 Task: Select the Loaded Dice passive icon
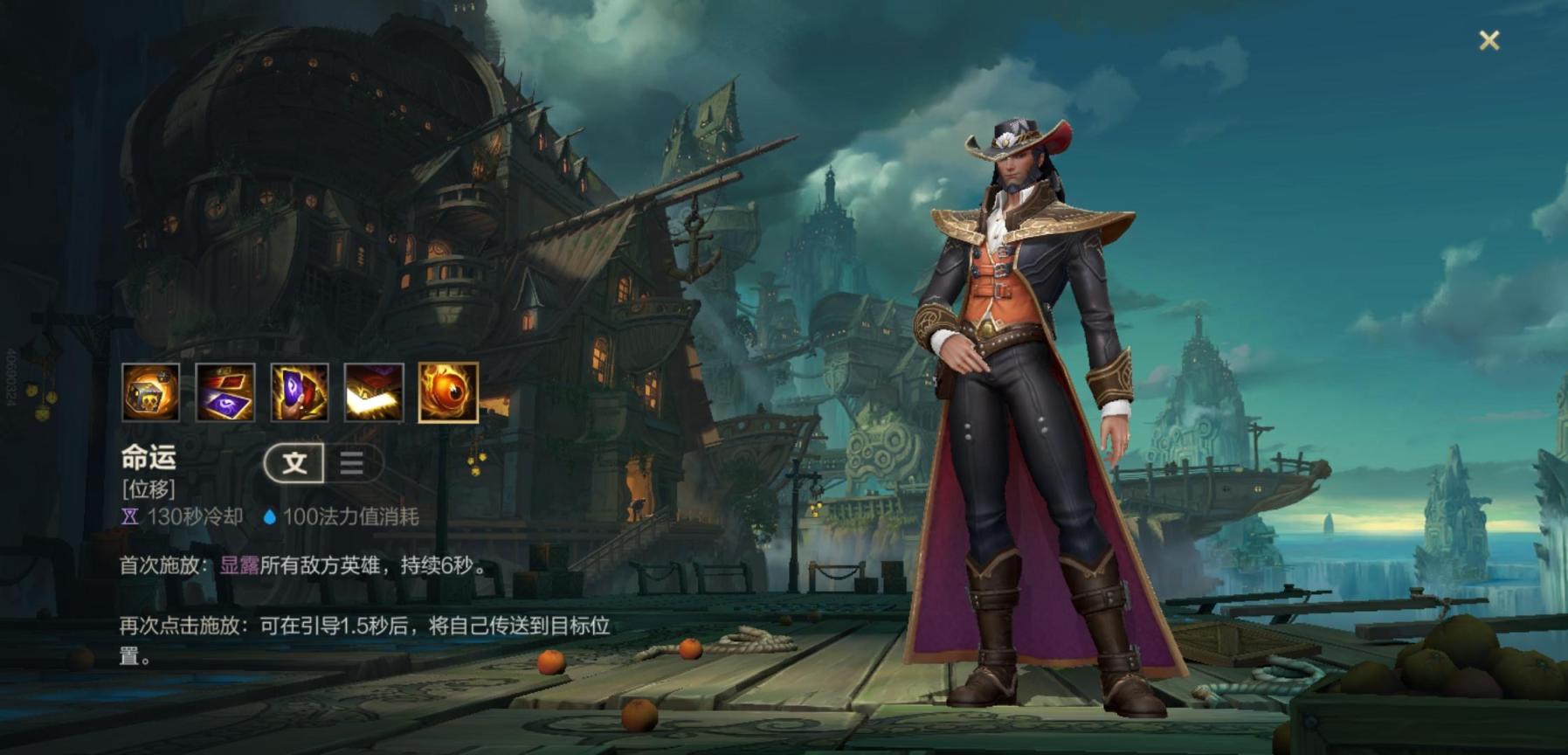click(151, 392)
